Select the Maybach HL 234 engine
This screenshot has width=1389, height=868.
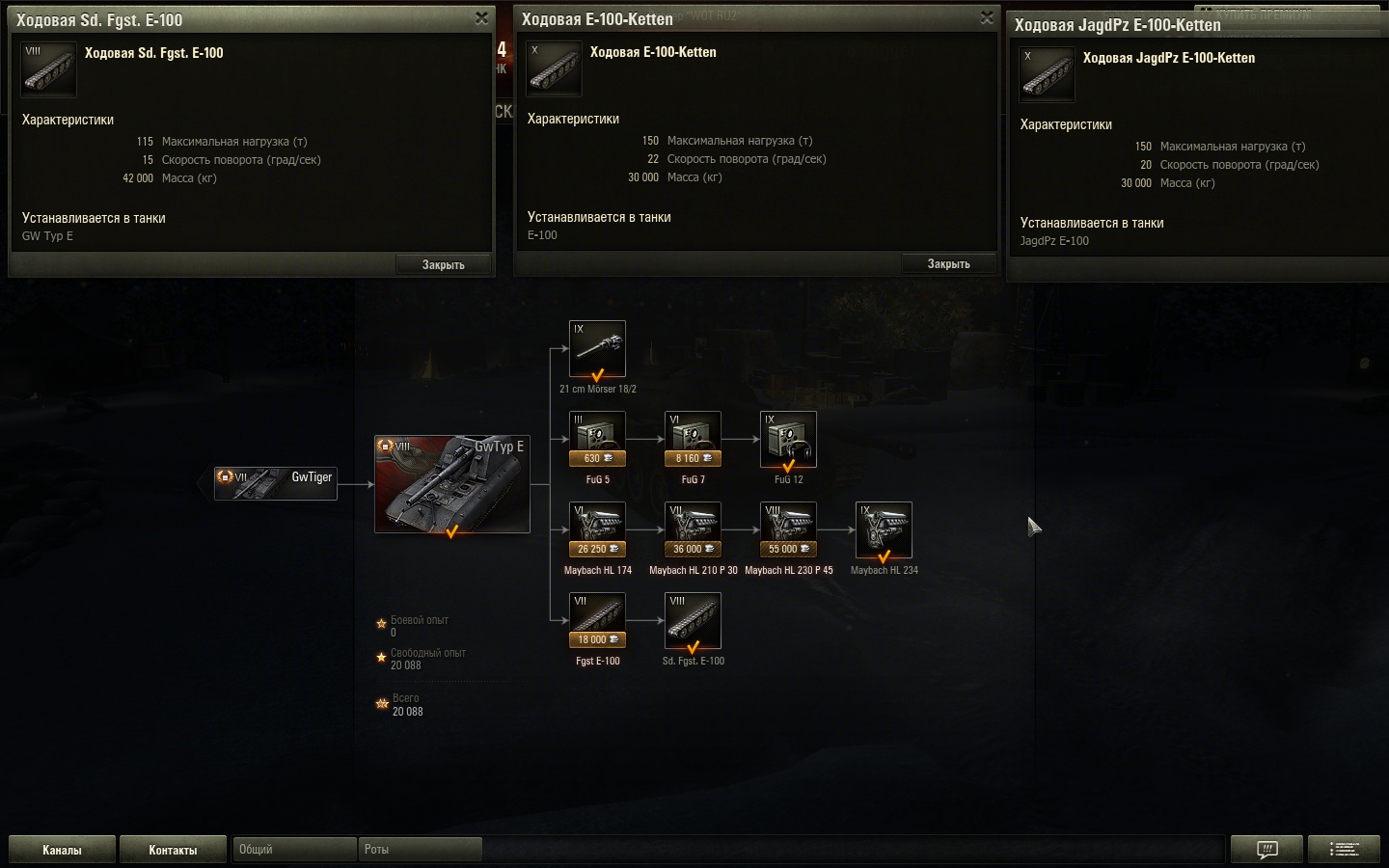click(x=884, y=530)
